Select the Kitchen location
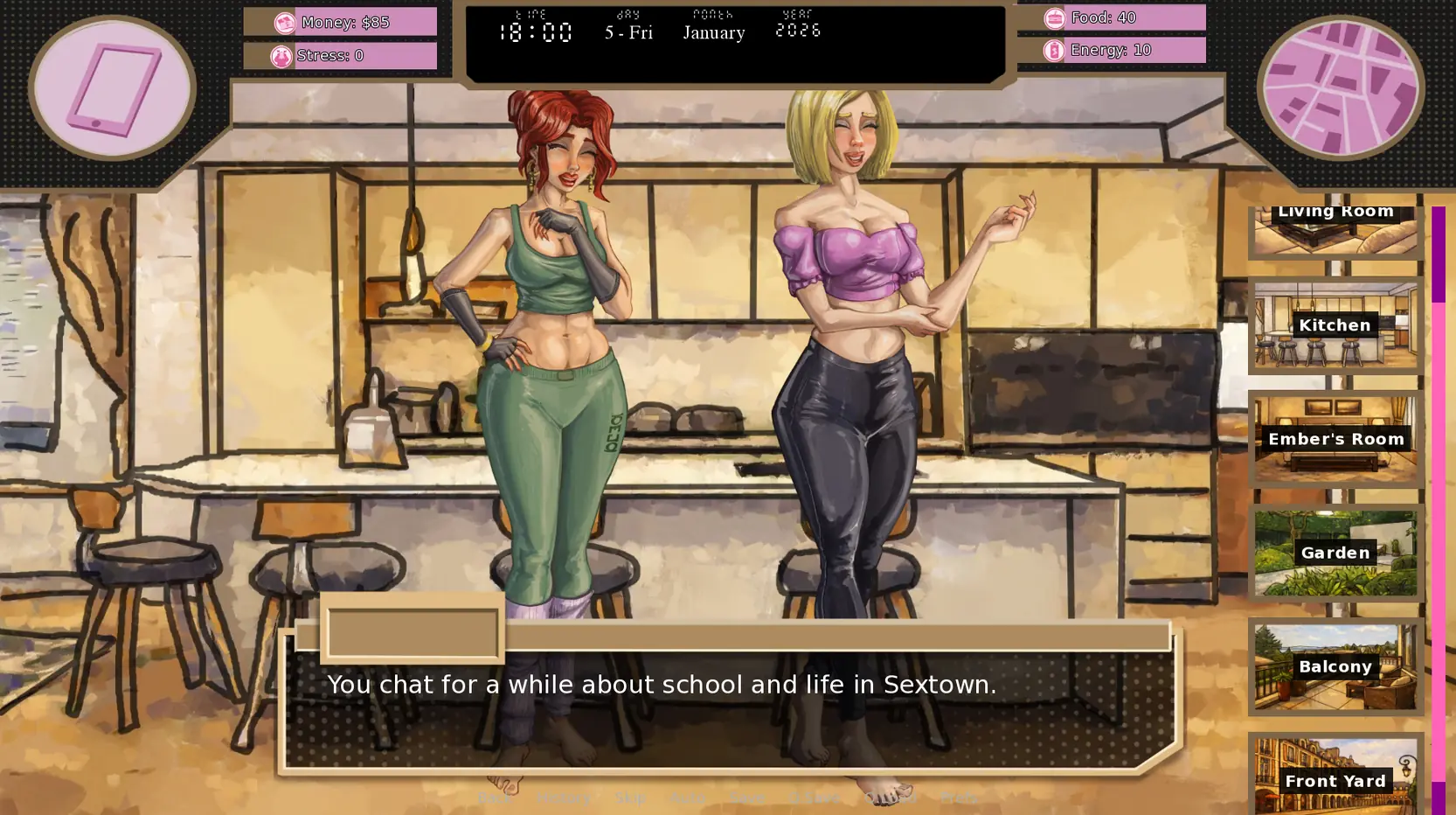 [1335, 325]
